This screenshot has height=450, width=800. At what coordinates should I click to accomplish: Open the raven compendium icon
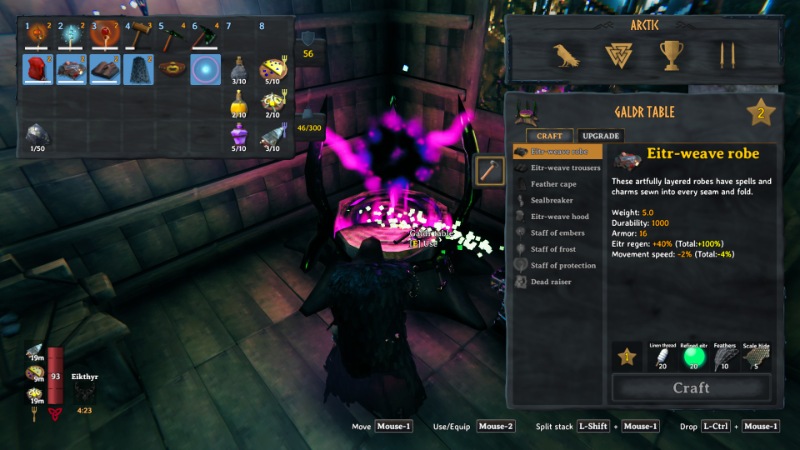pos(568,56)
